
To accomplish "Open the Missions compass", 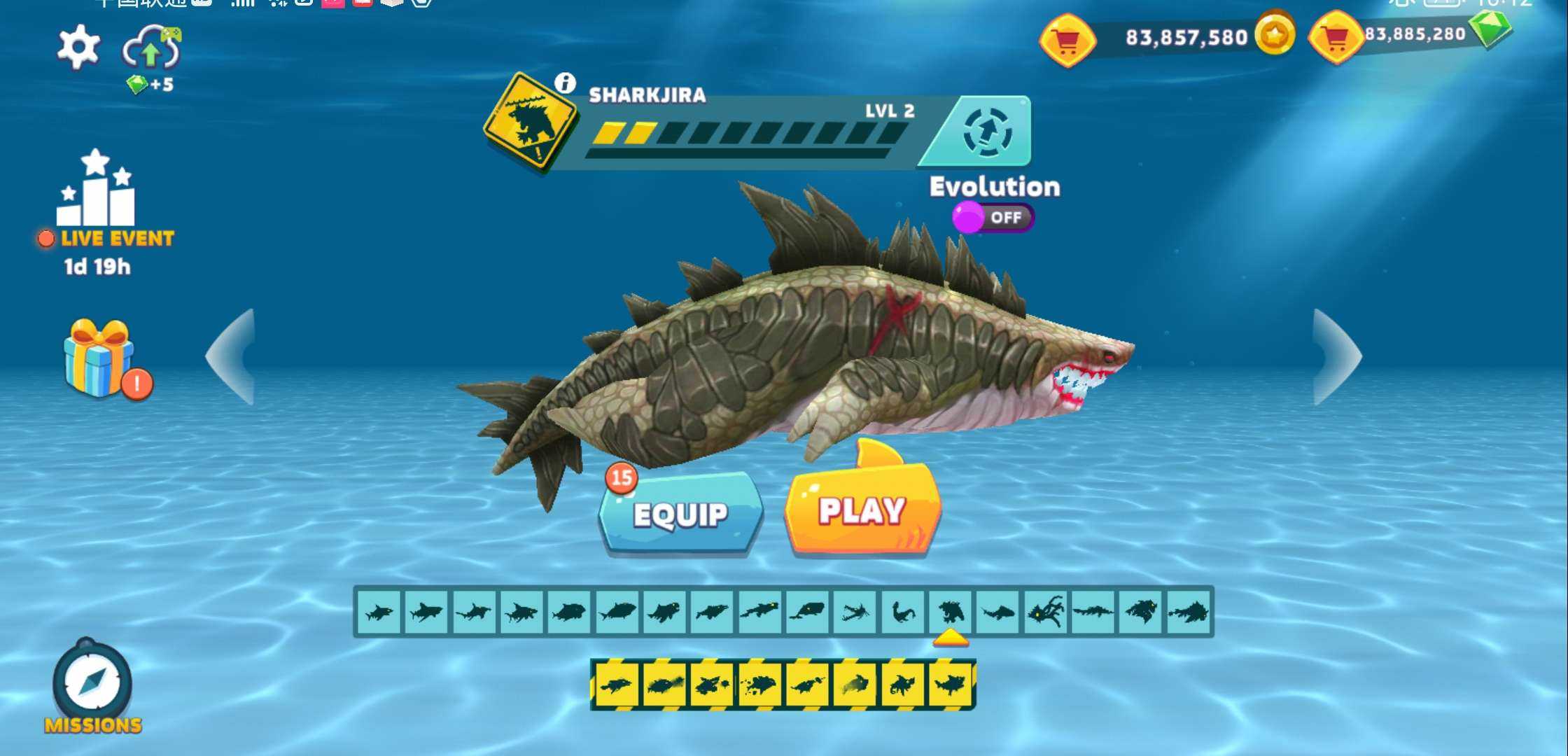I will pos(92,682).
